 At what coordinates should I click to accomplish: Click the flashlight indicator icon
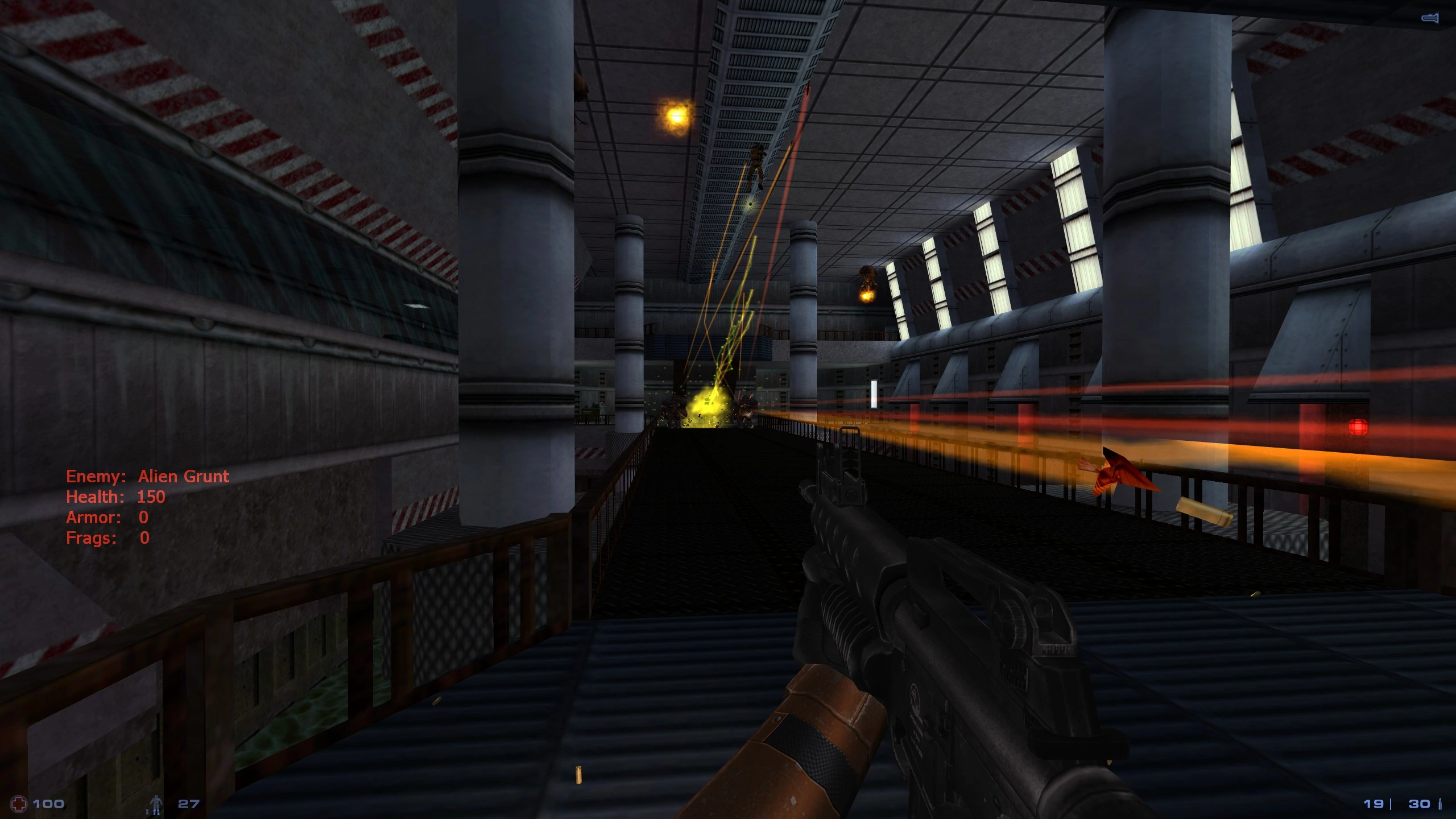click(1430, 19)
